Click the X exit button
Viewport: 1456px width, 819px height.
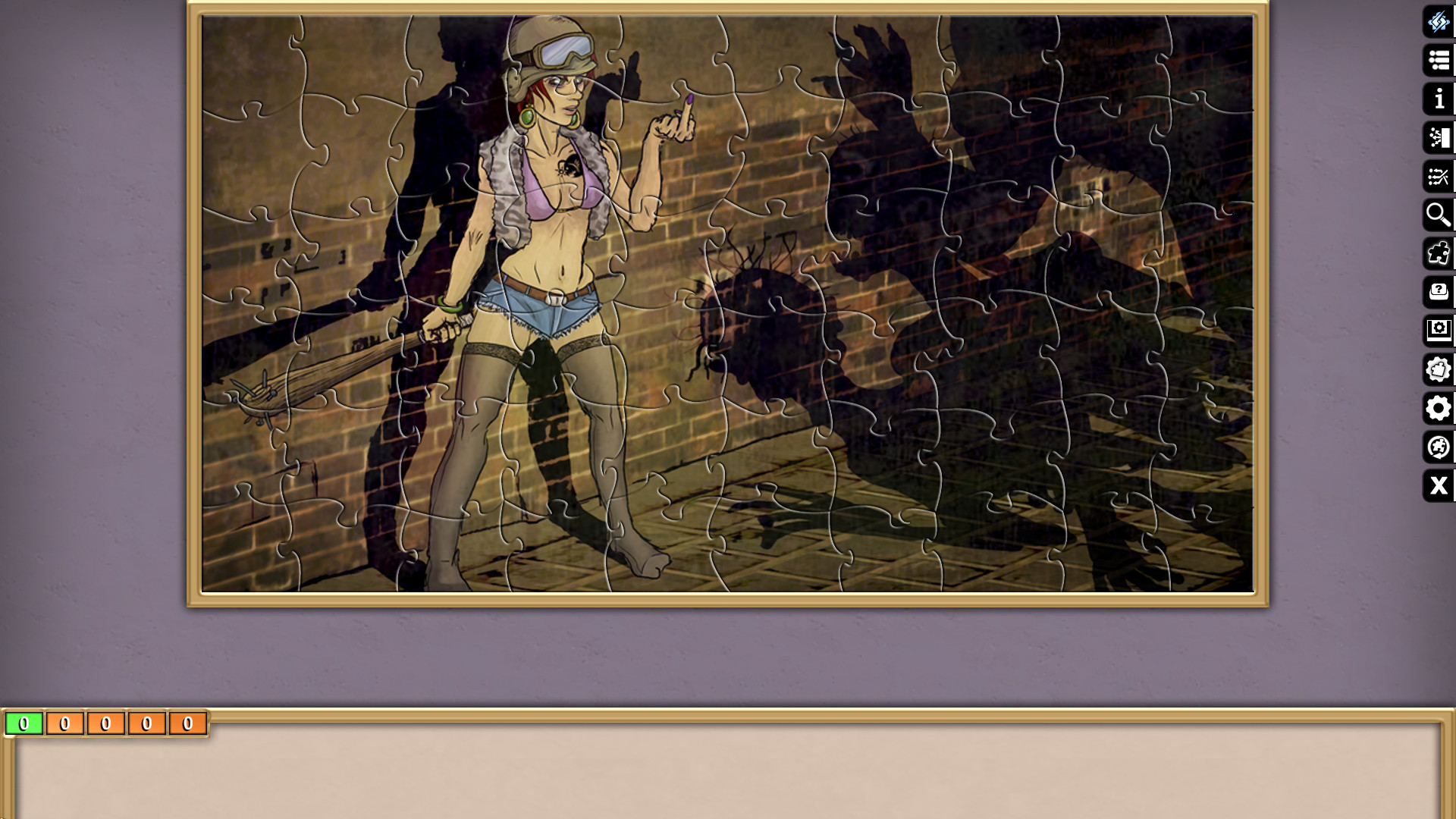point(1439,486)
